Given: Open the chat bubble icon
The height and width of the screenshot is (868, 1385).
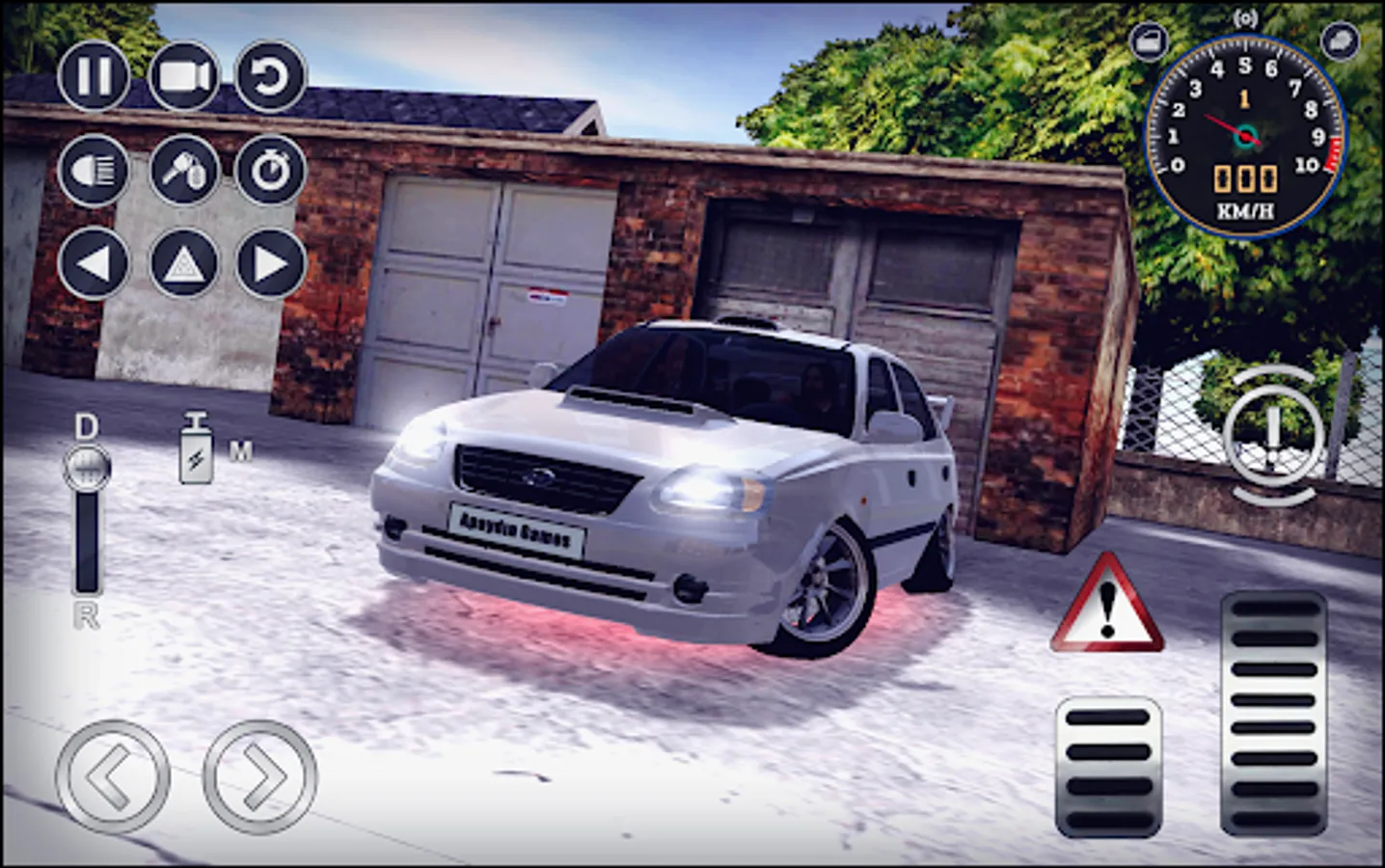Looking at the screenshot, I should [x=1341, y=39].
